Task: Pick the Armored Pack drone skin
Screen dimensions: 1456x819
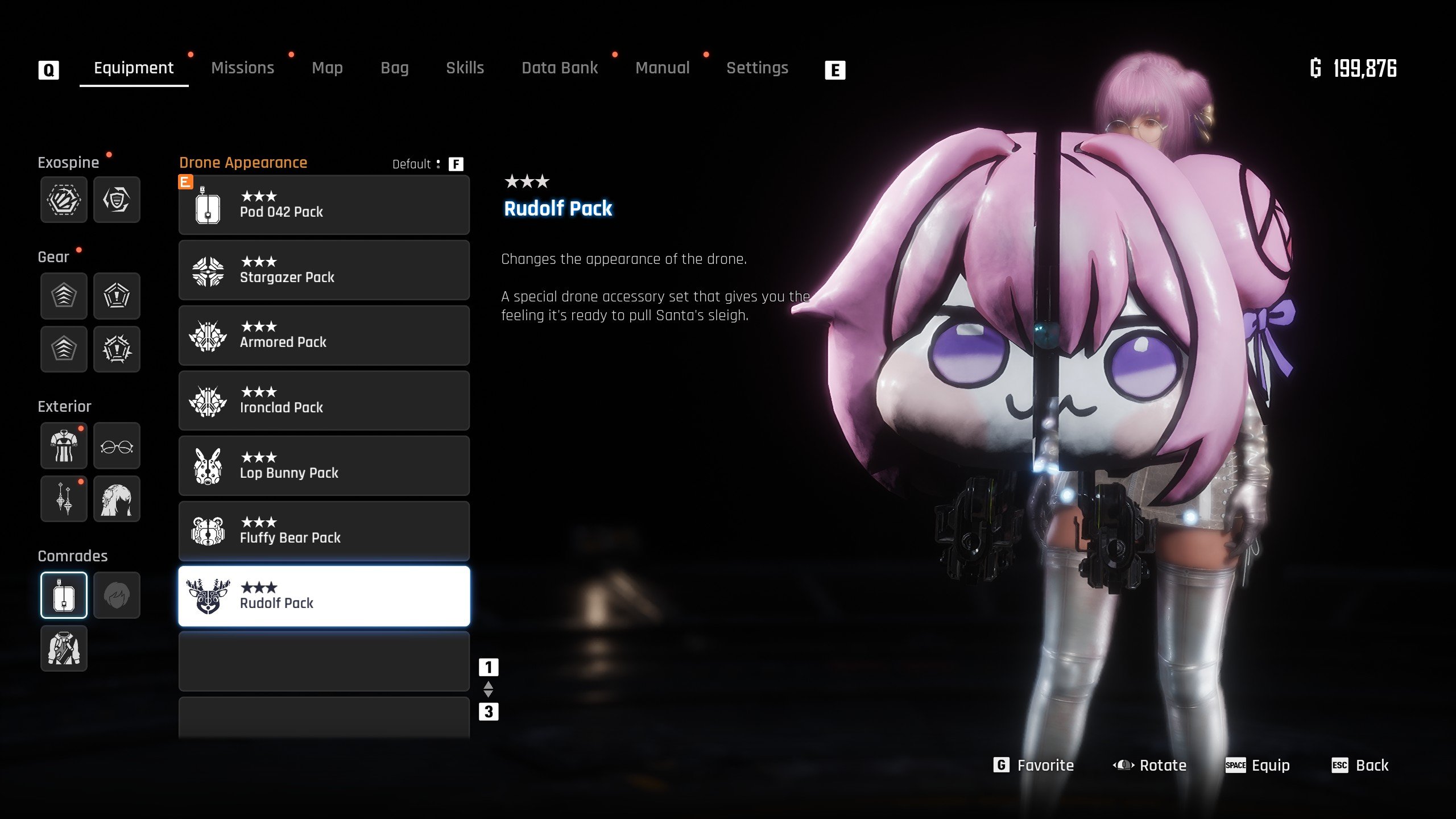Action: (324, 336)
